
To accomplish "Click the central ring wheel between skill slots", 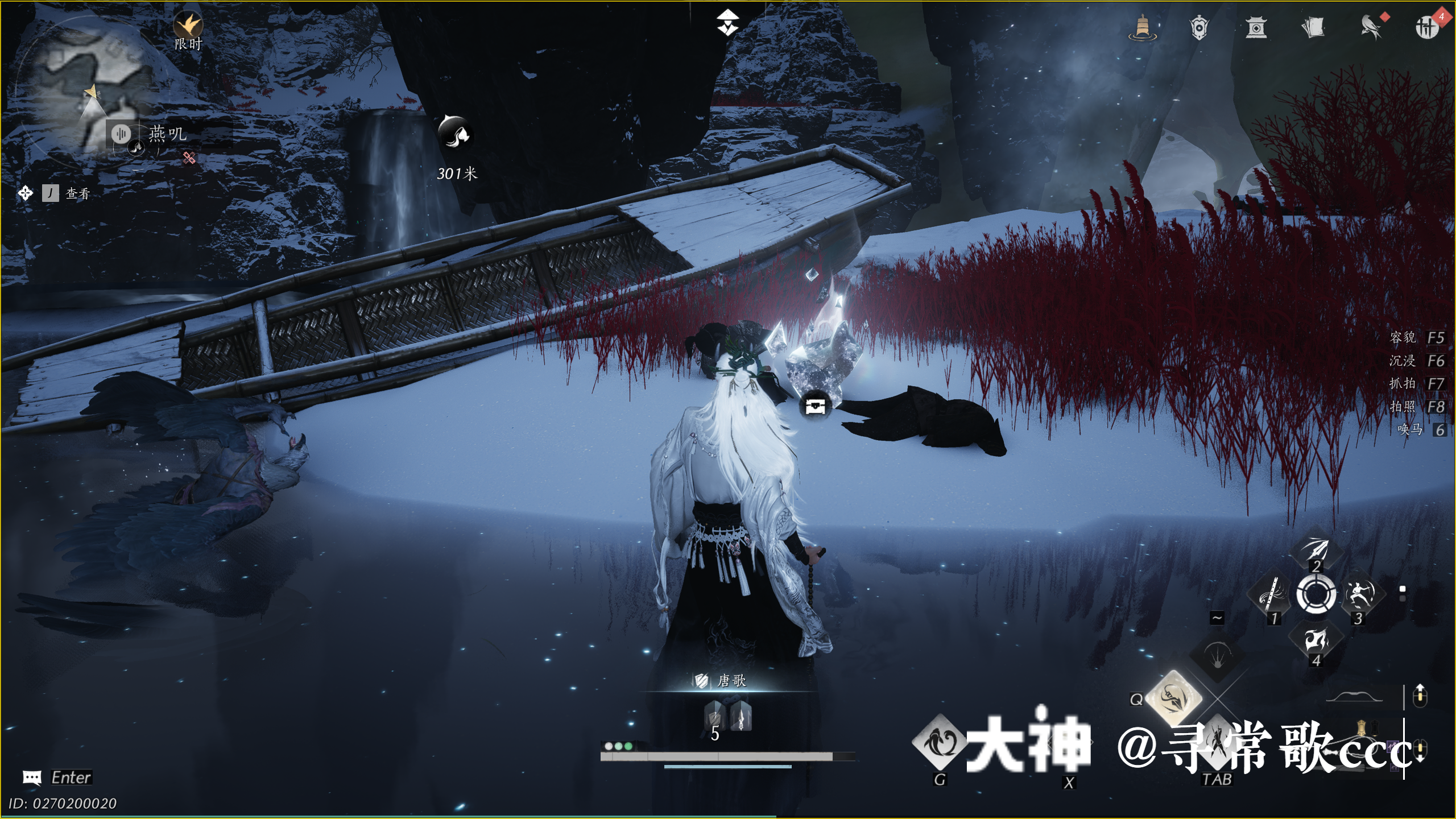I will 1316,594.
